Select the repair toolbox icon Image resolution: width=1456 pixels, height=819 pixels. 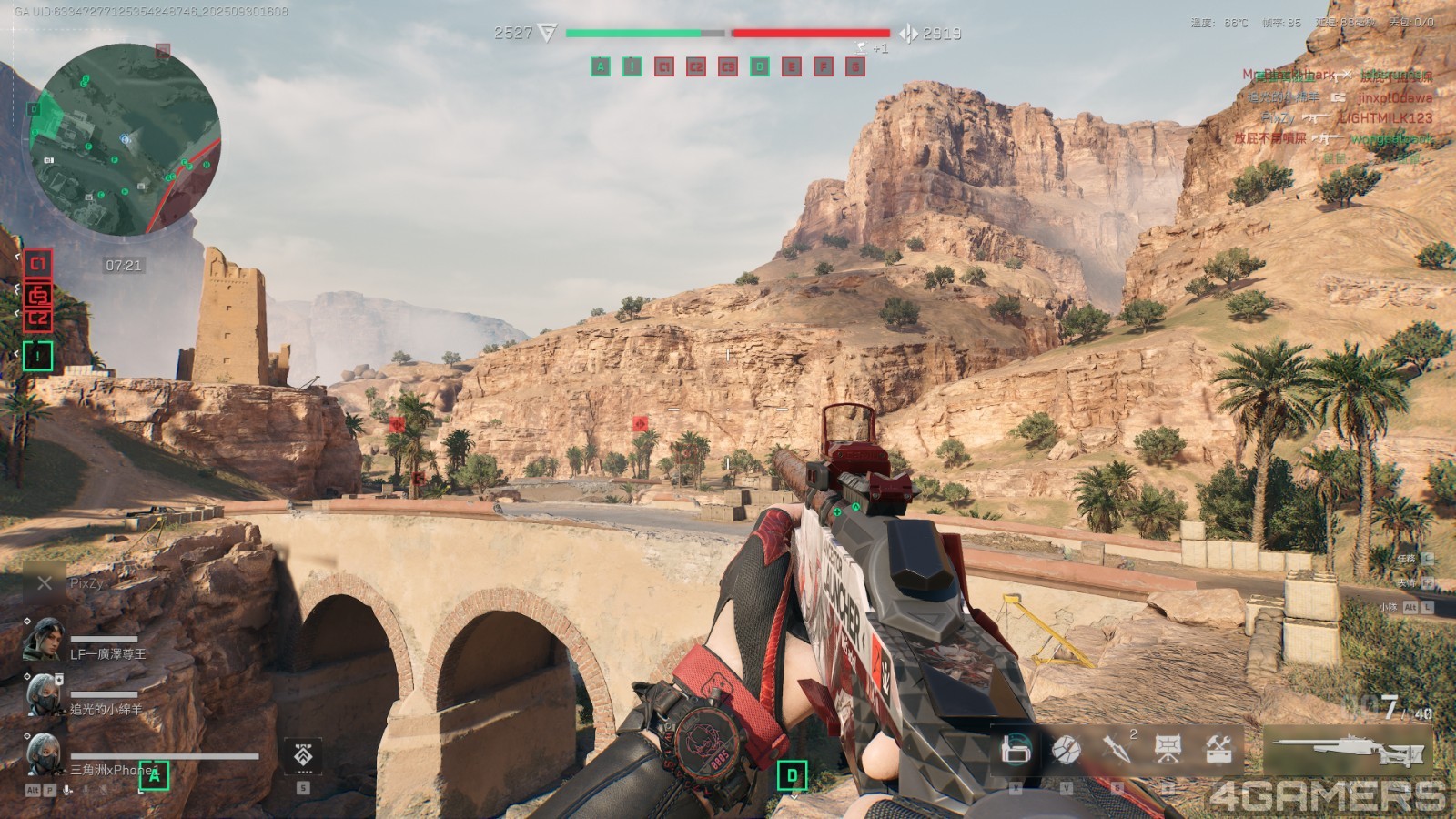(x=1218, y=748)
